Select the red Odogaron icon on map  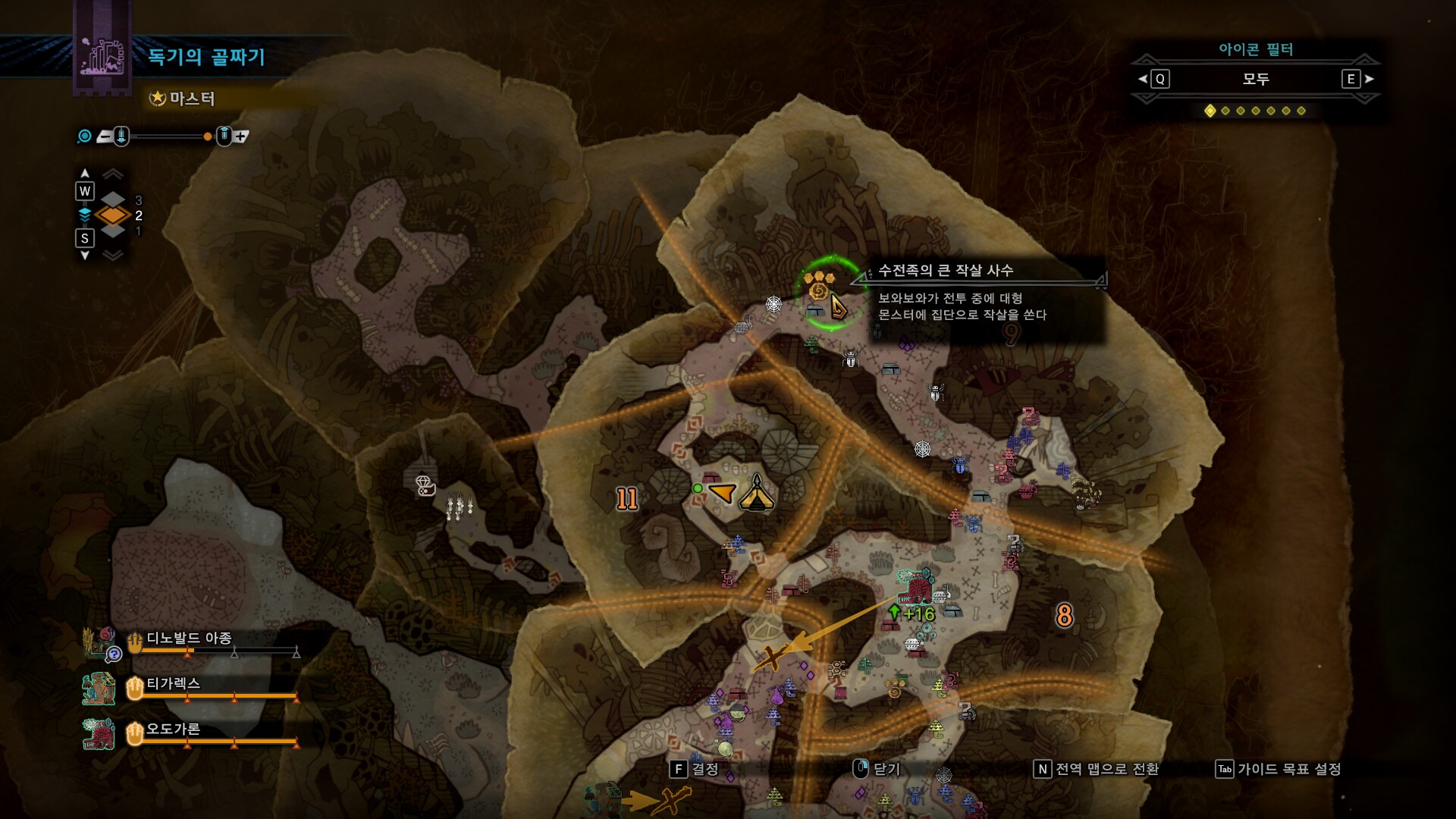click(x=915, y=586)
